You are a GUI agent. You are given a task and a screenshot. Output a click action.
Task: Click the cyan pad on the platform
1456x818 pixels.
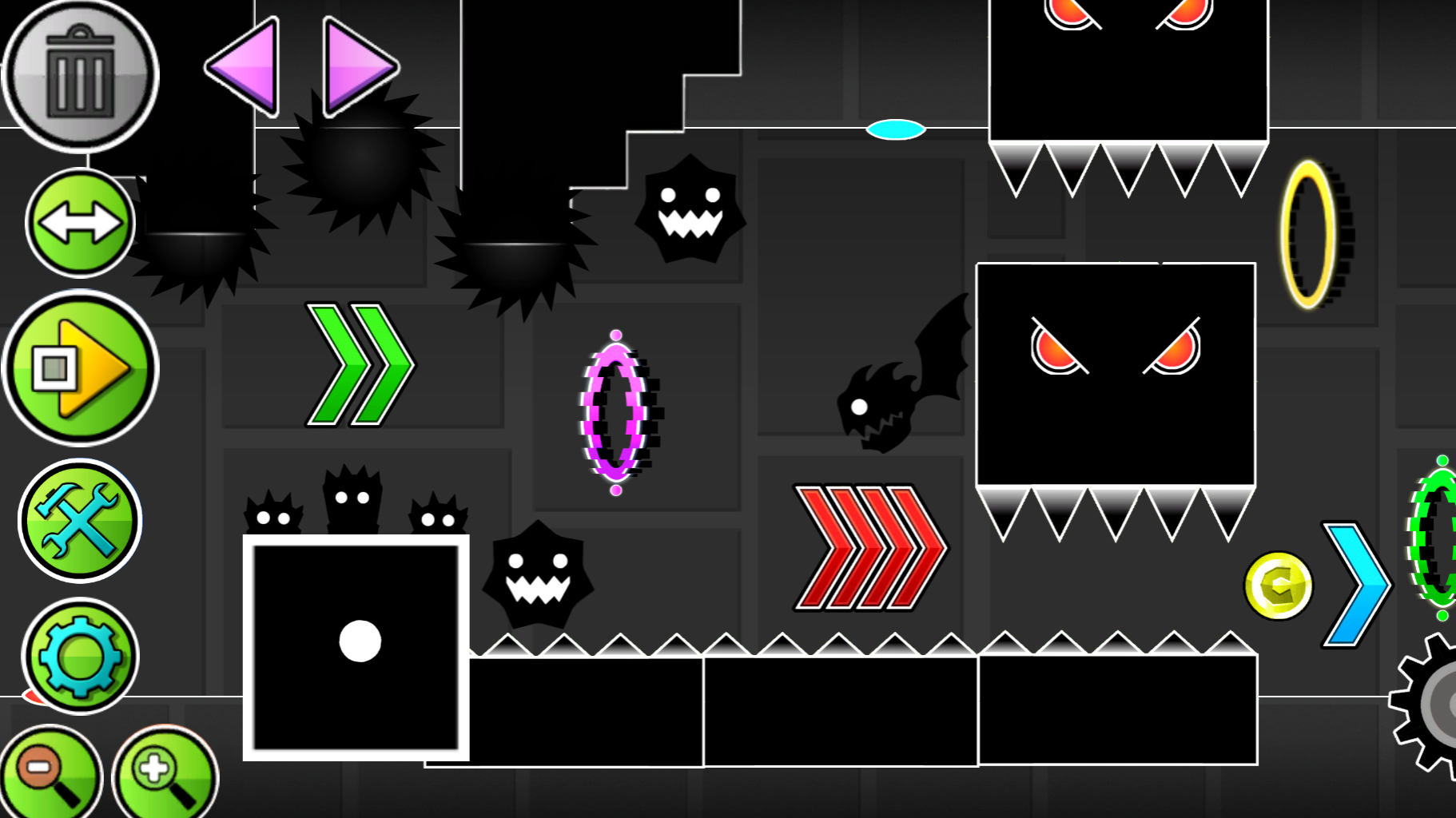895,128
